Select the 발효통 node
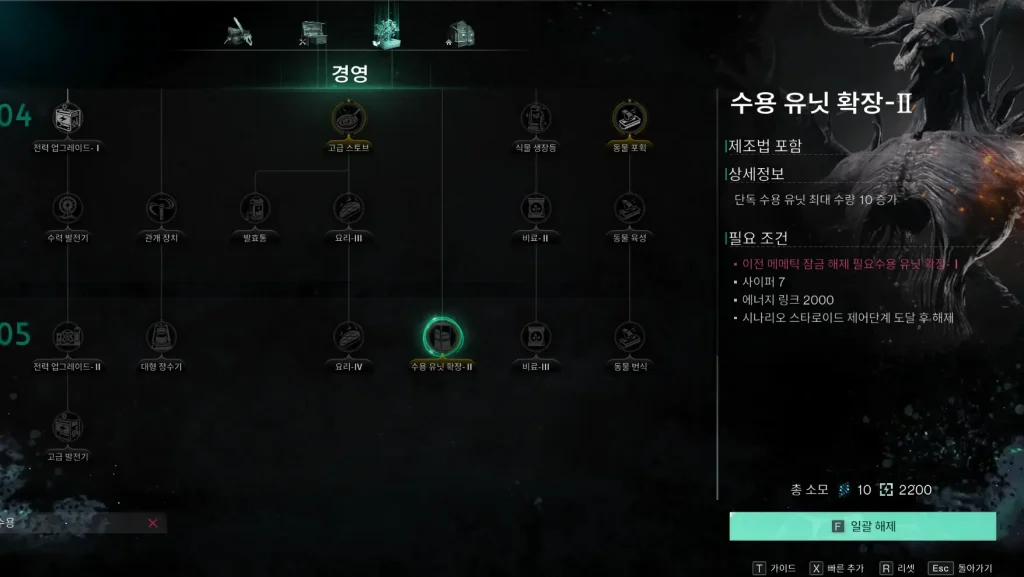The image size is (1024, 577). (x=255, y=208)
